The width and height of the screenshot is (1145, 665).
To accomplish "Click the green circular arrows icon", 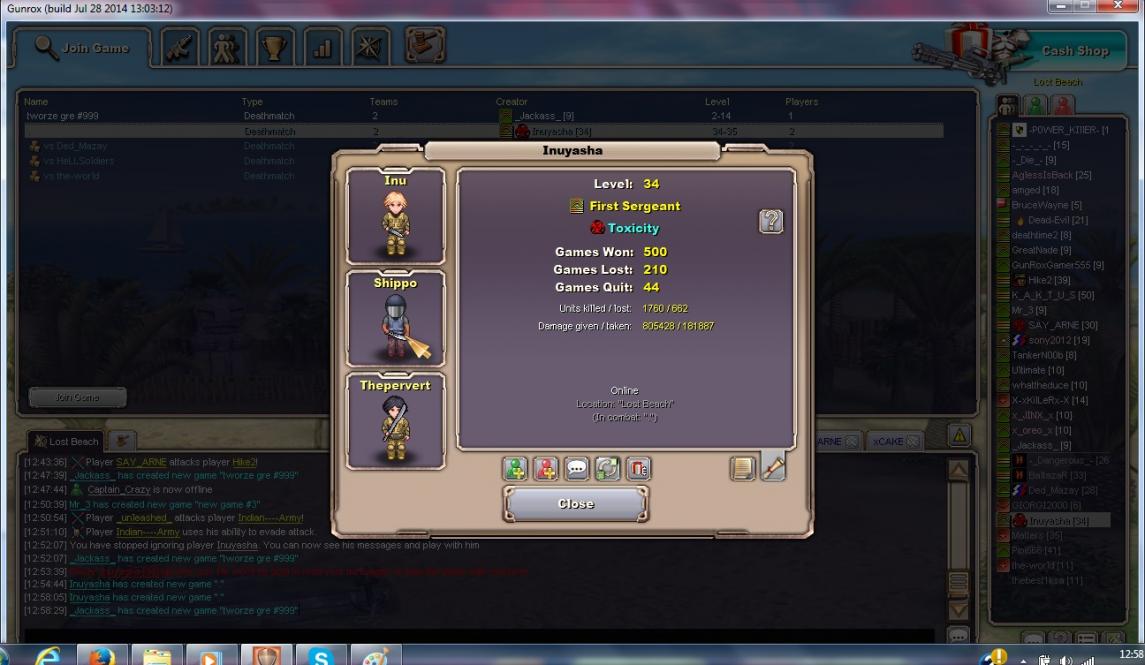I will (607, 468).
